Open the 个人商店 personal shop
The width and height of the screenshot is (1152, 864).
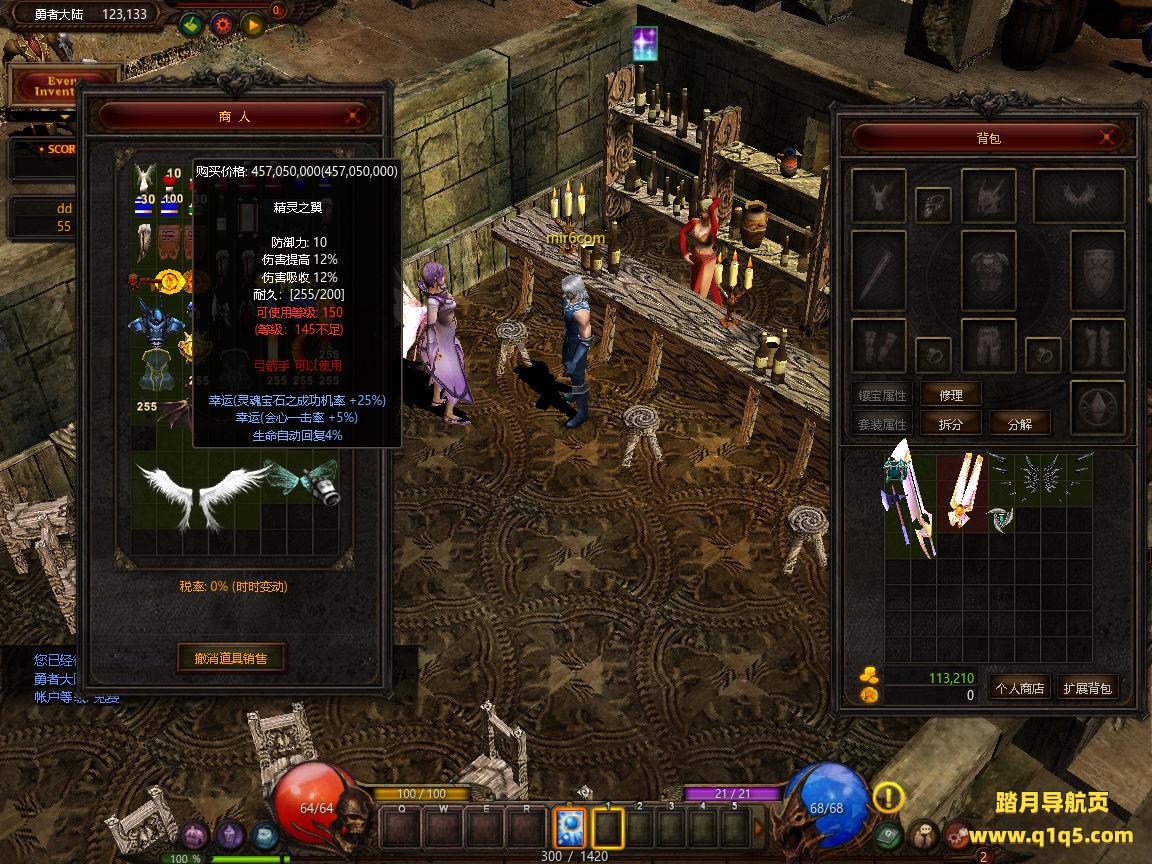tap(1018, 688)
